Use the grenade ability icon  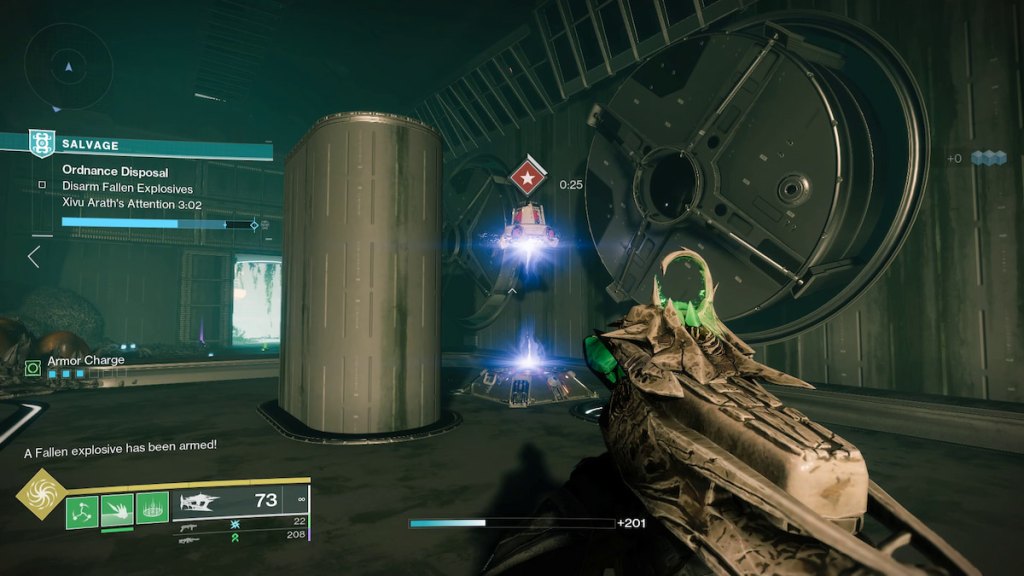point(82,512)
